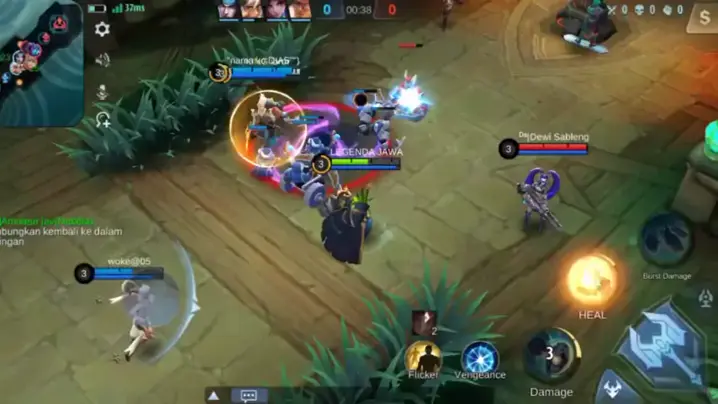718x404 pixels.
Task: Toggle the microphone voice chat icon
Action: click(102, 91)
